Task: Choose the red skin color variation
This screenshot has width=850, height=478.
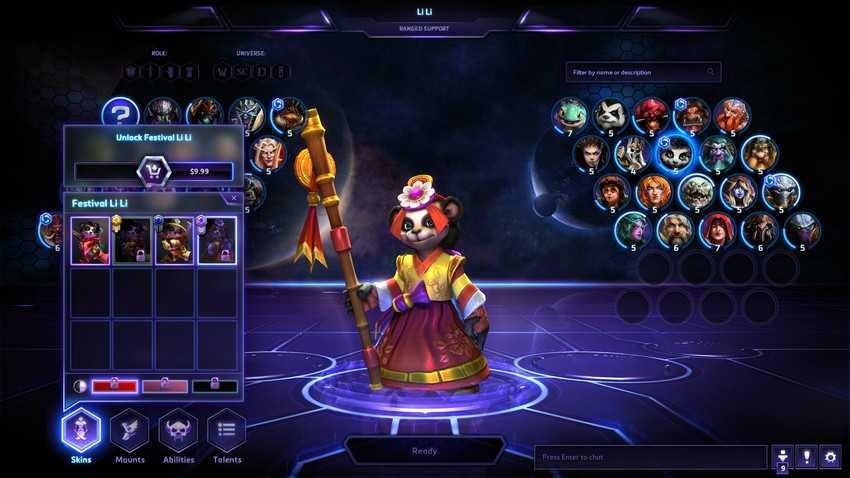Action: [114, 386]
